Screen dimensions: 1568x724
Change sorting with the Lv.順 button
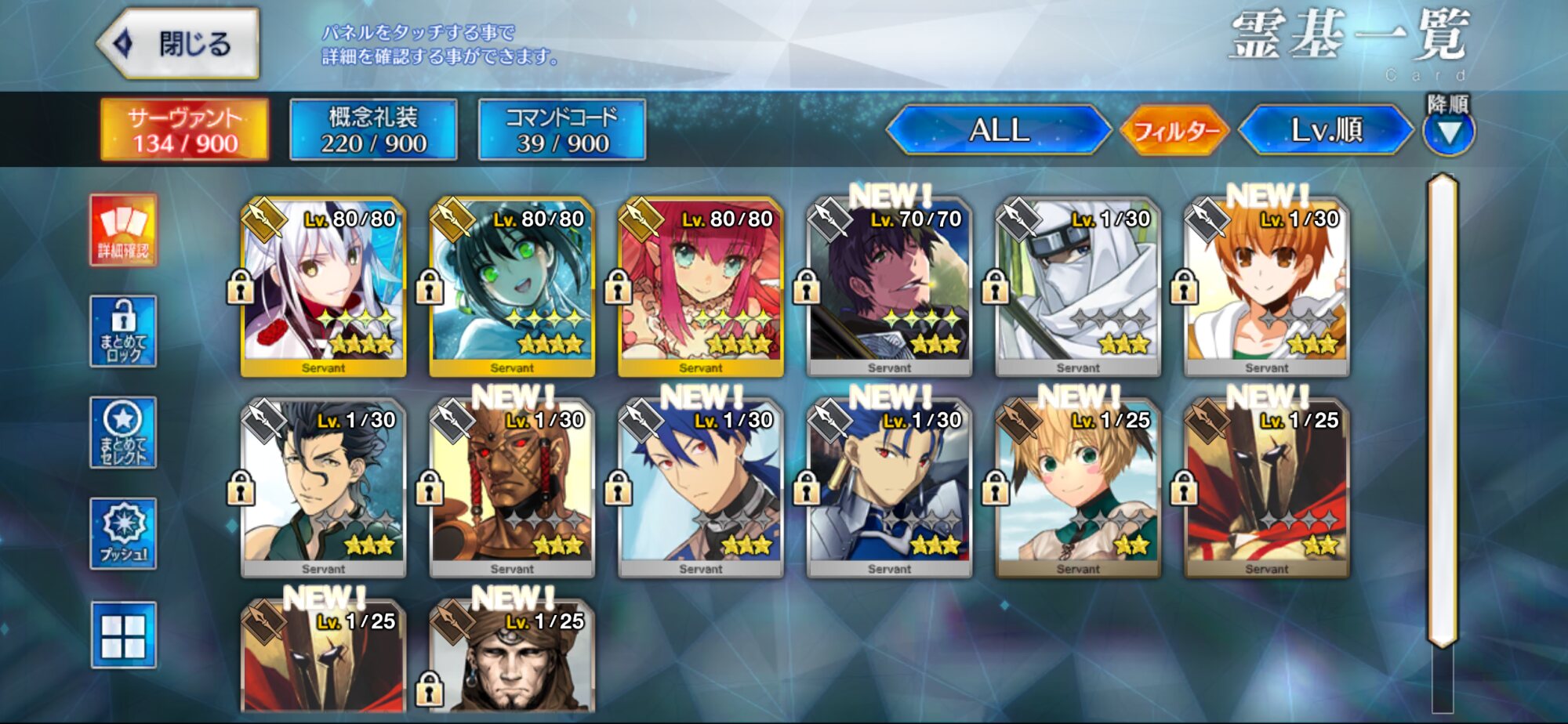(x=1326, y=130)
